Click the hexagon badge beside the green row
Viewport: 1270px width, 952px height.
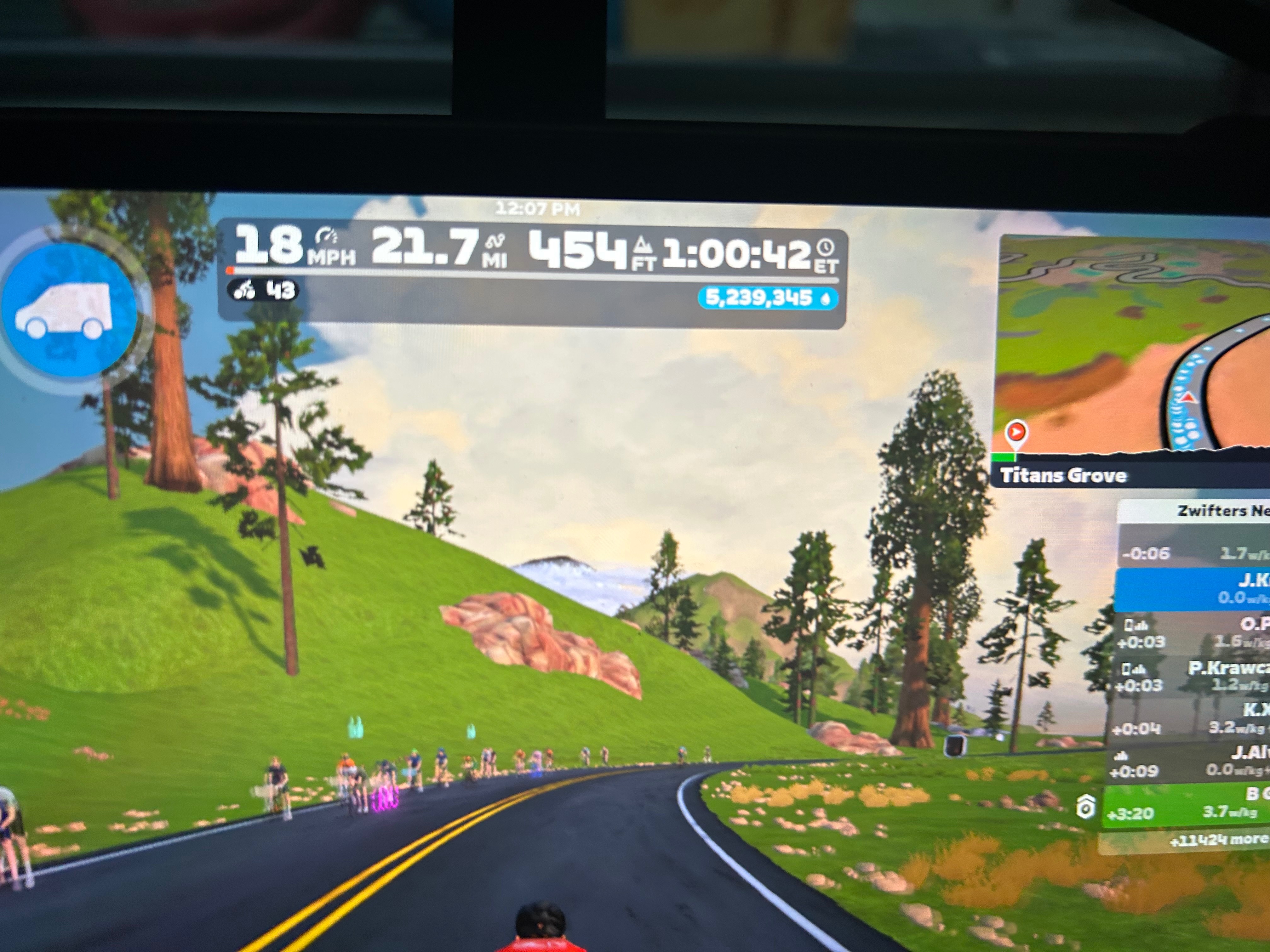1085,807
